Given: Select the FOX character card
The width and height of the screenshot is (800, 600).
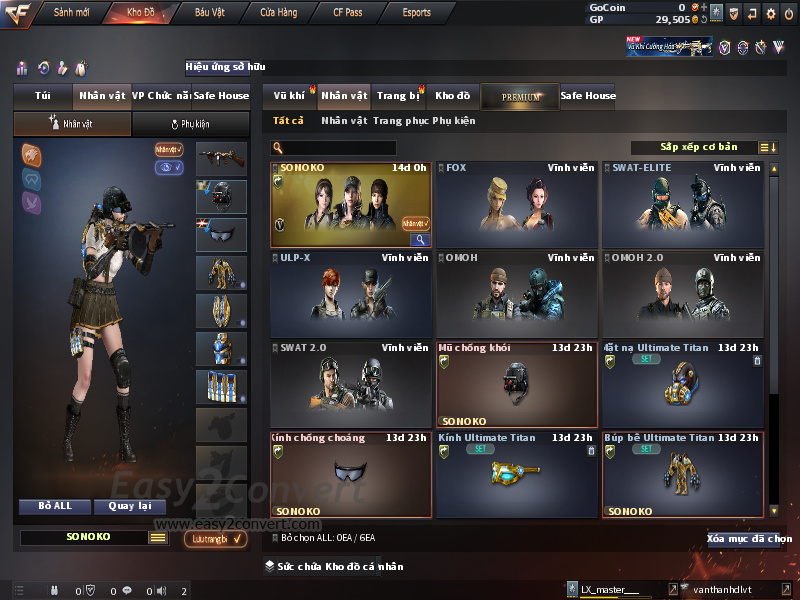Looking at the screenshot, I should 516,205.
